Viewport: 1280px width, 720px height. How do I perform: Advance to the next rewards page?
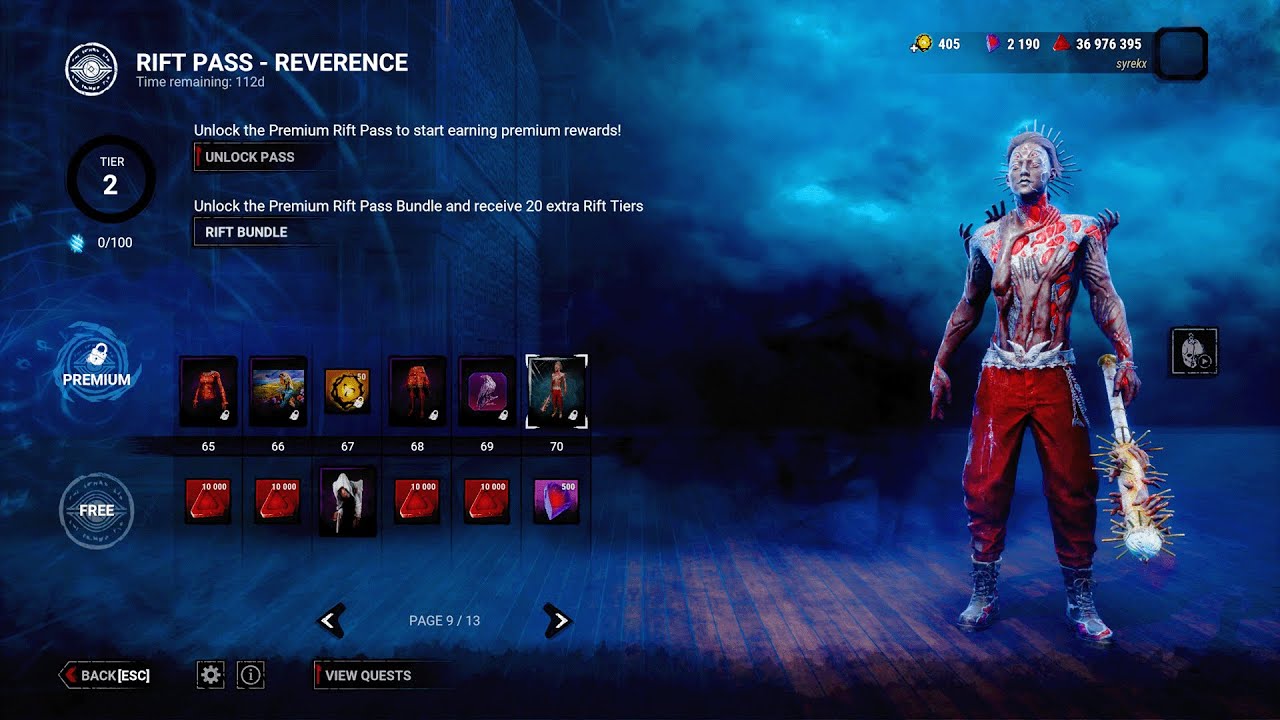558,621
